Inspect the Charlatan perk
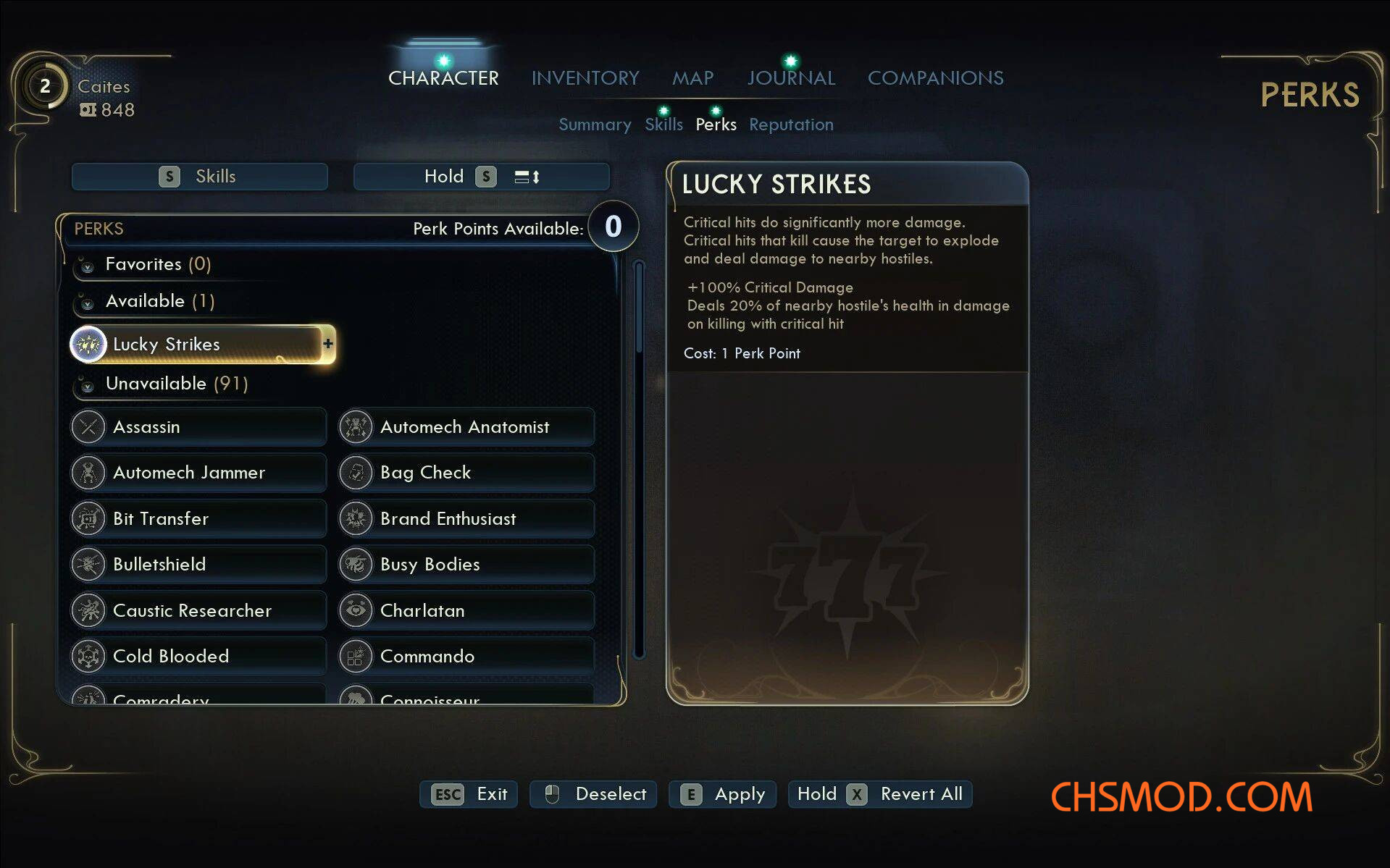 [x=465, y=610]
